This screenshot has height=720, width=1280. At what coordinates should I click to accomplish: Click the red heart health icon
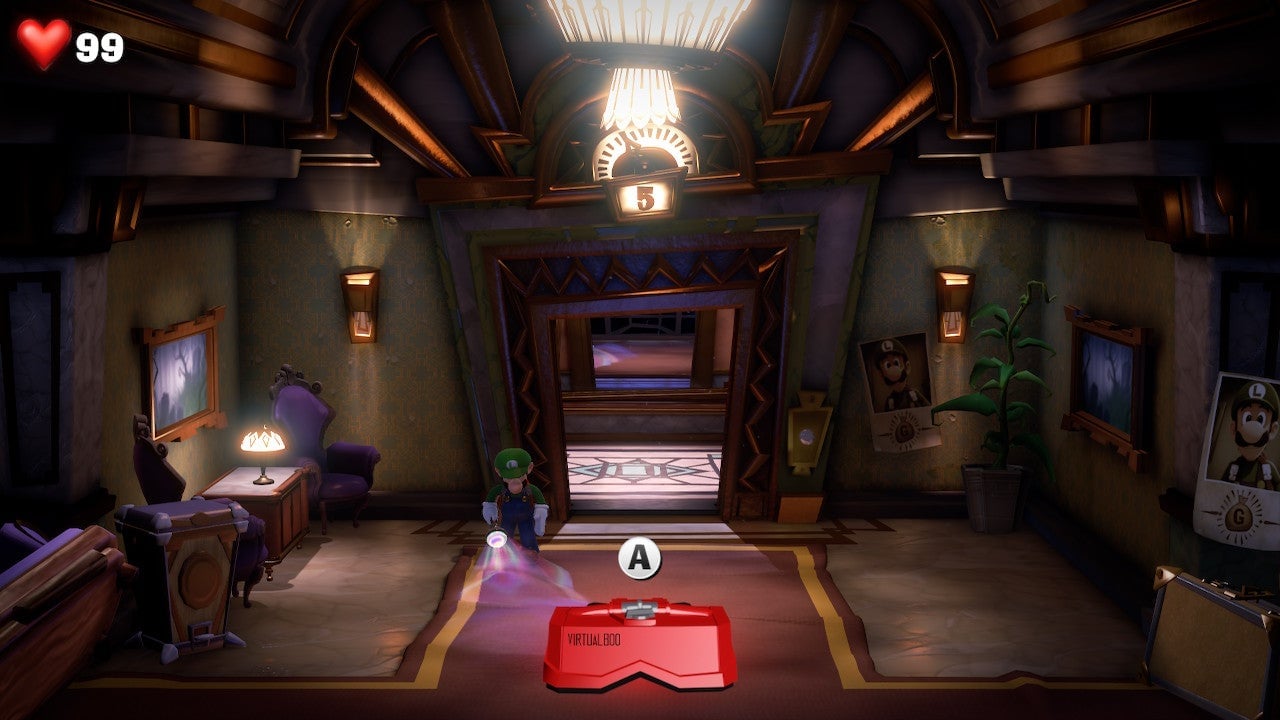tap(45, 41)
